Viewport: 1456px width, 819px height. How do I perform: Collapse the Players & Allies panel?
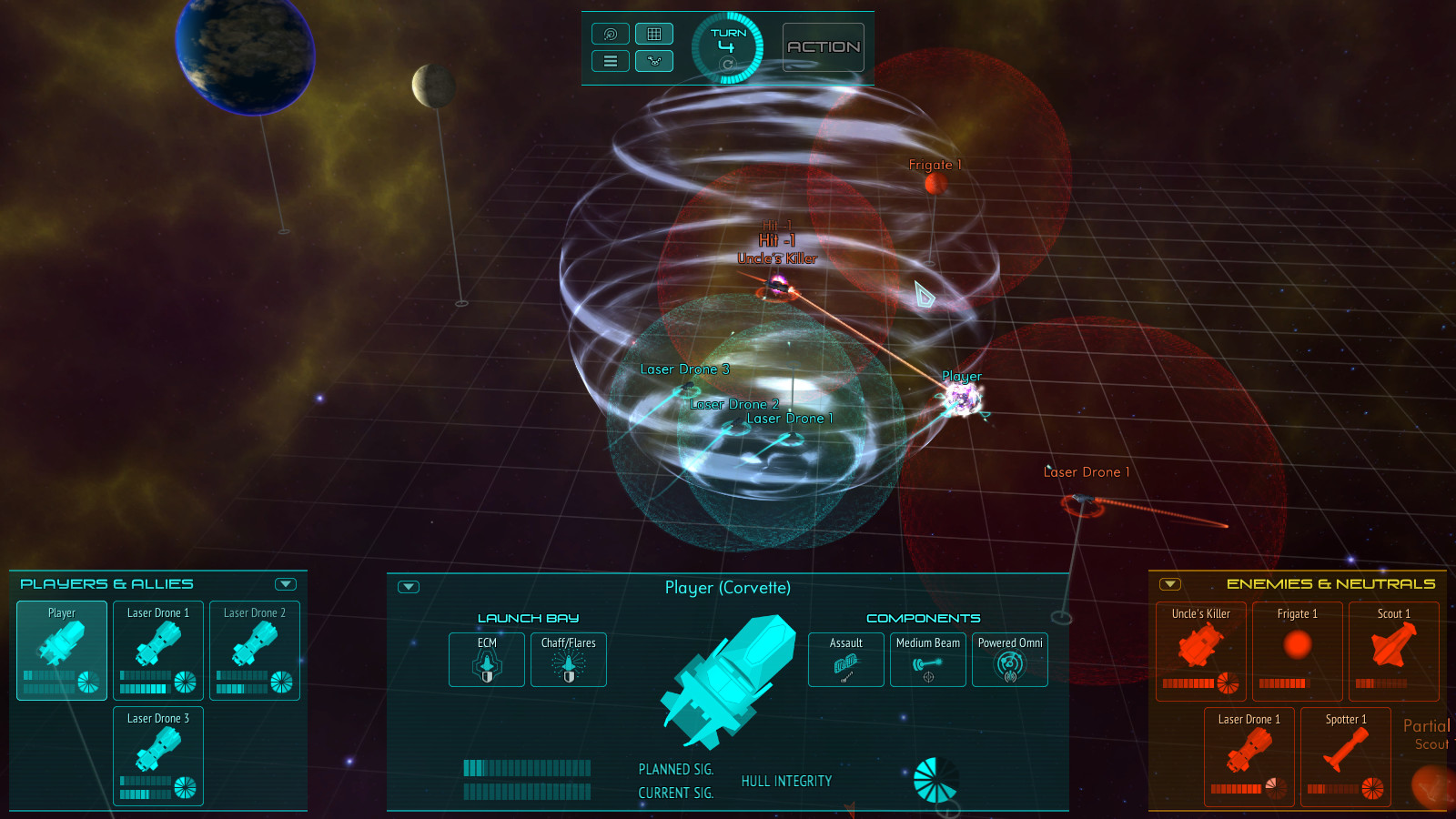(288, 584)
